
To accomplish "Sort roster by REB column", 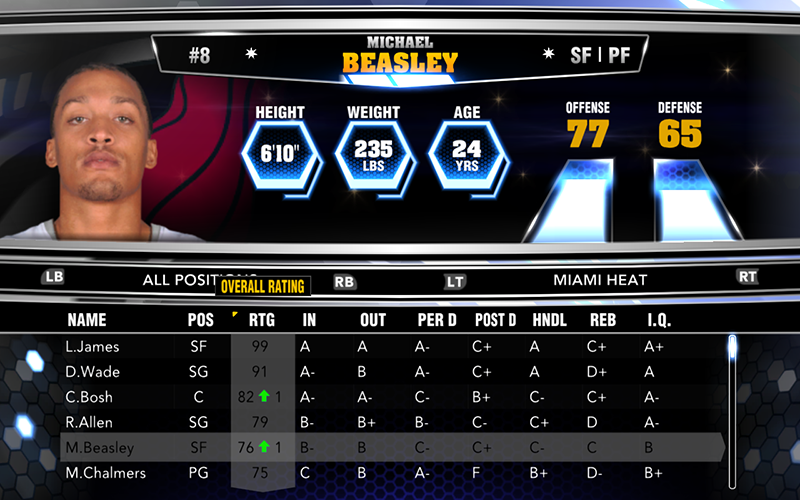I will coord(602,320).
